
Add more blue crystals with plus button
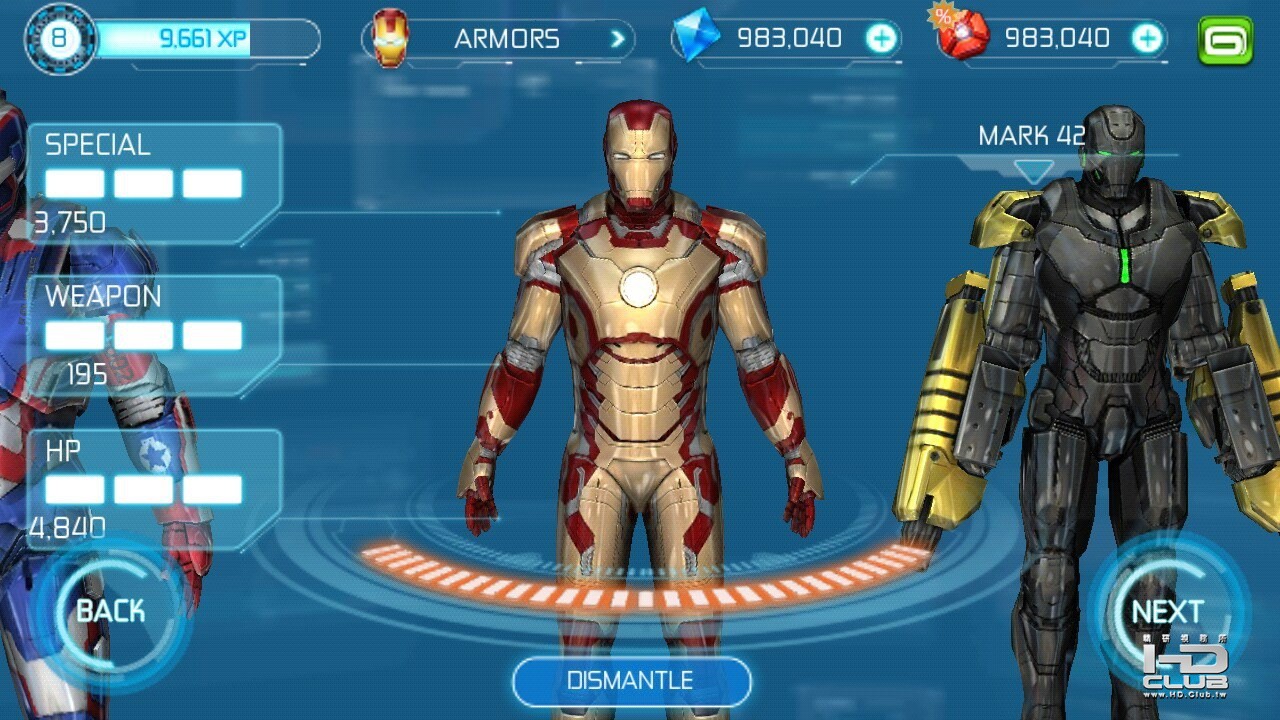[881, 39]
